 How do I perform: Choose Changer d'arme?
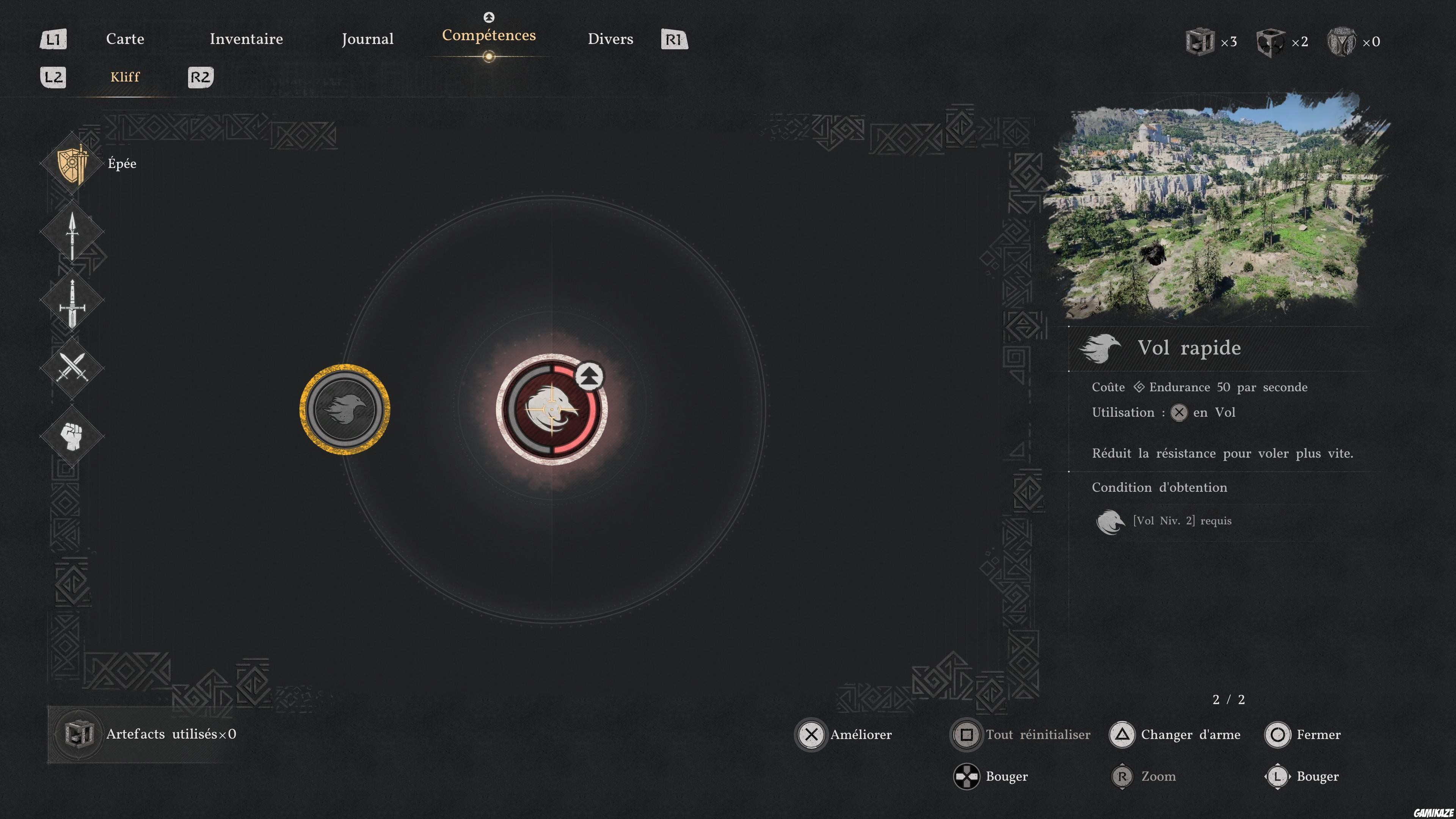coord(1176,734)
